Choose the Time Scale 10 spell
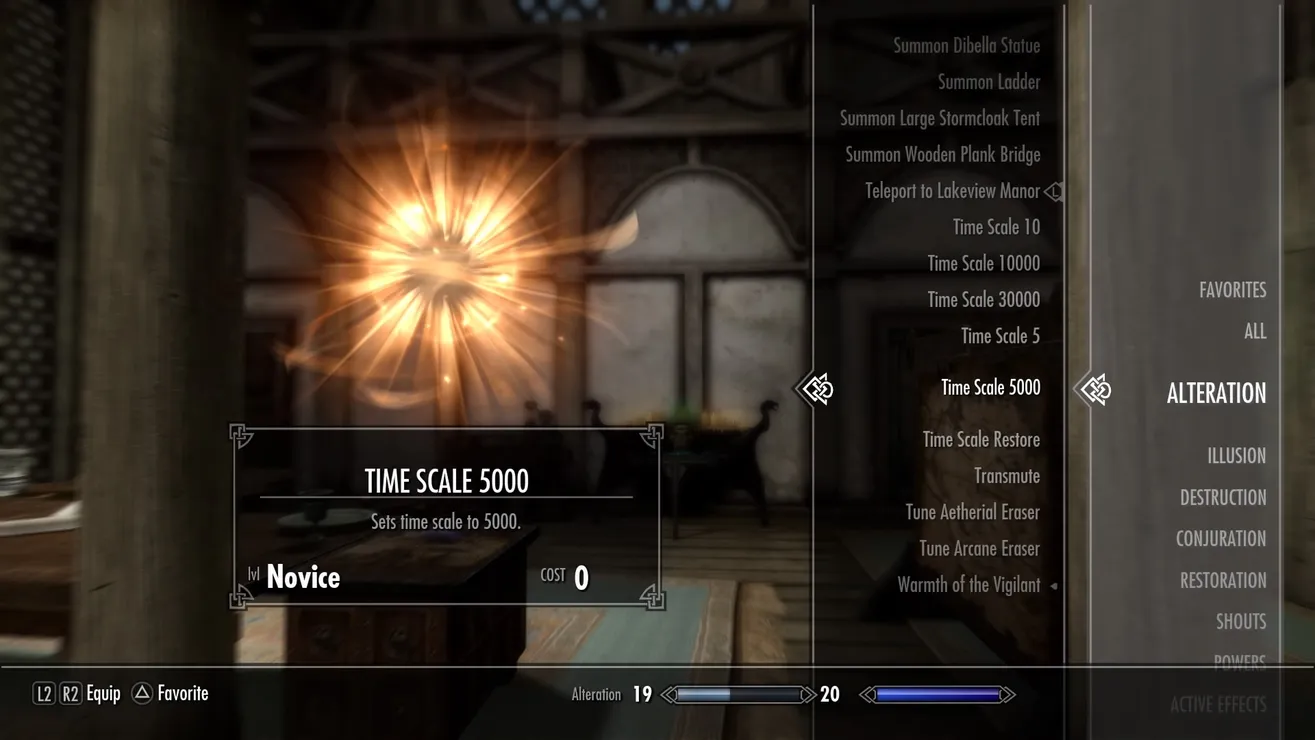 point(996,227)
